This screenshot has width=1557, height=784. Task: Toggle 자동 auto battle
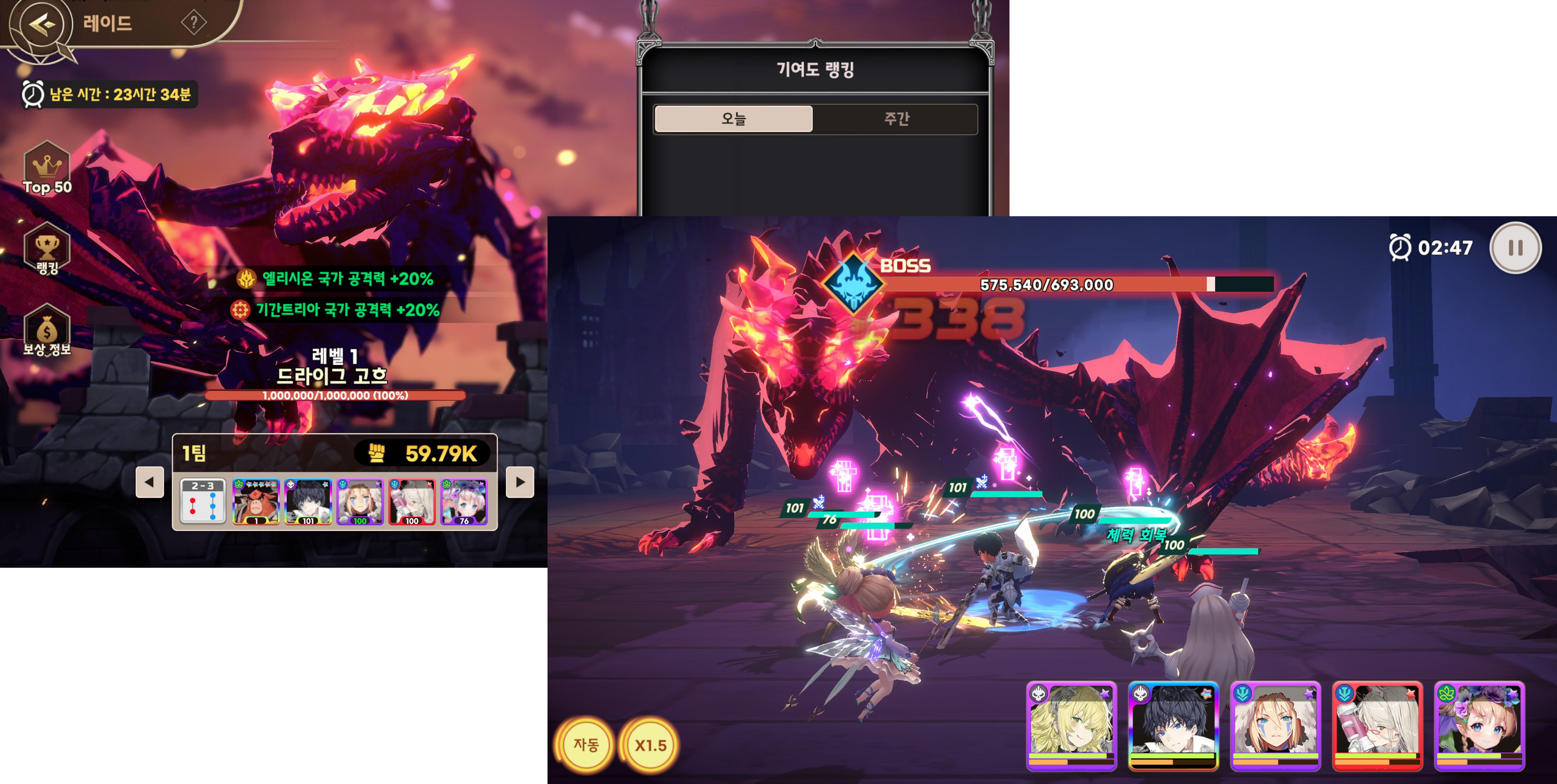pyautogui.click(x=586, y=745)
